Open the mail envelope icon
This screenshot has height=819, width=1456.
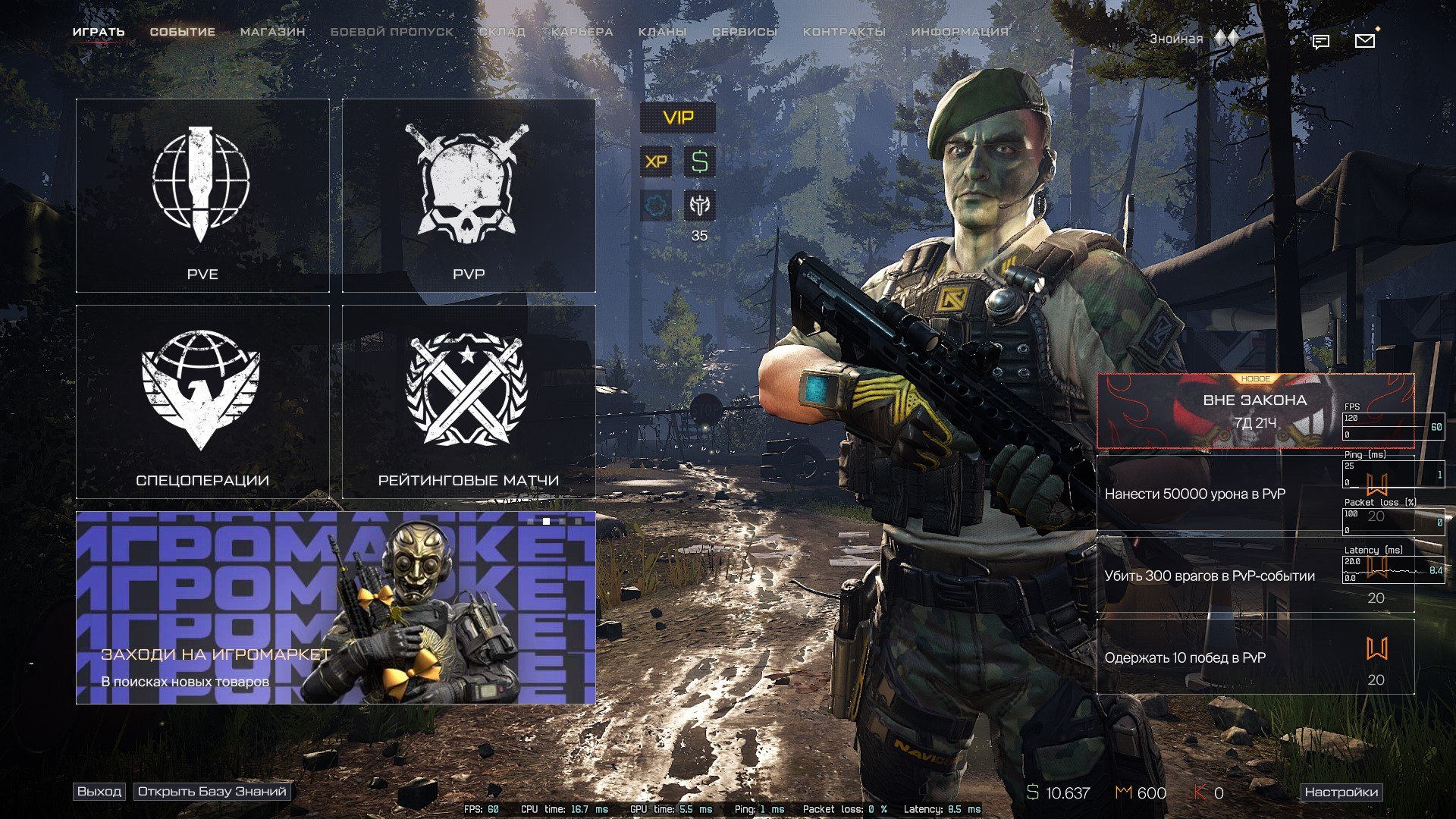coord(1364,41)
